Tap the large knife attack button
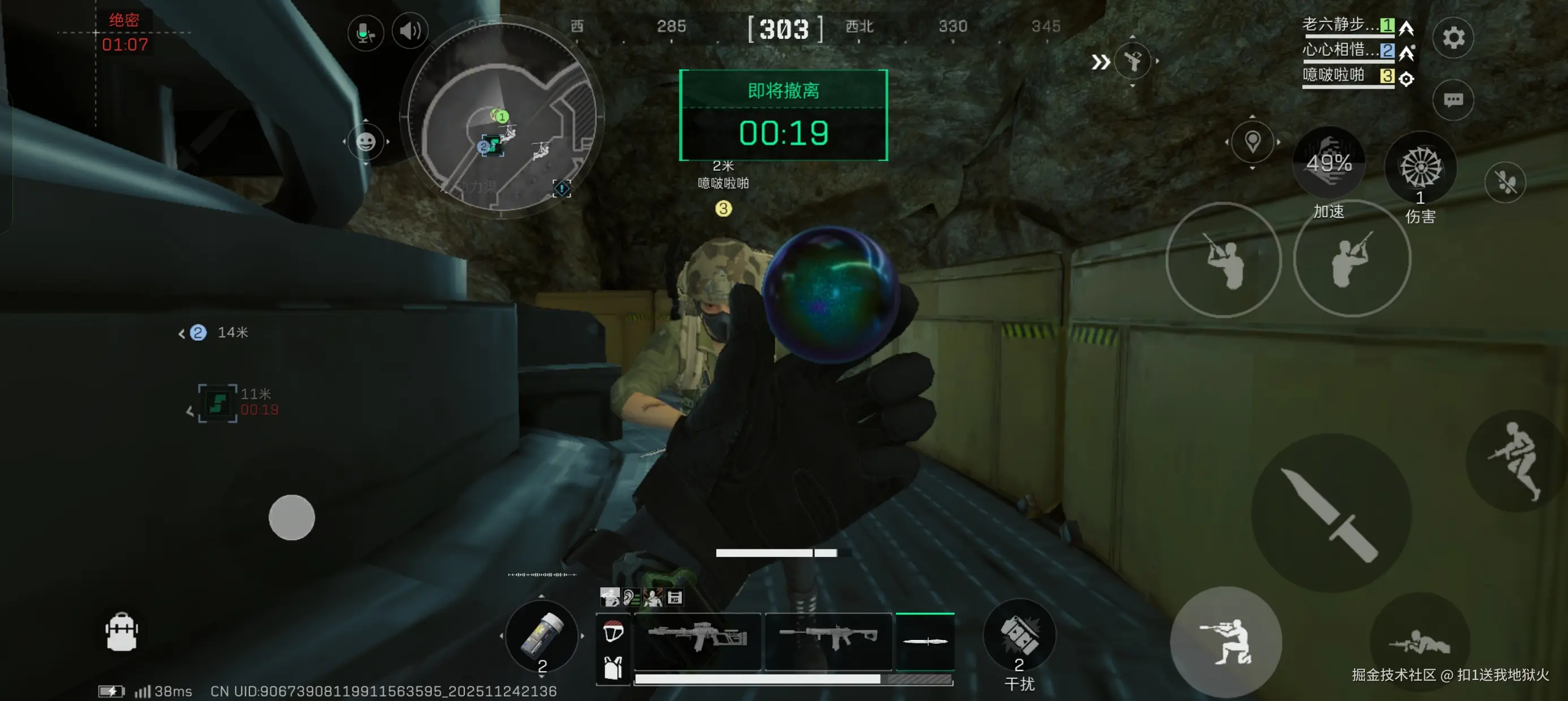The image size is (1568, 701). click(1330, 512)
